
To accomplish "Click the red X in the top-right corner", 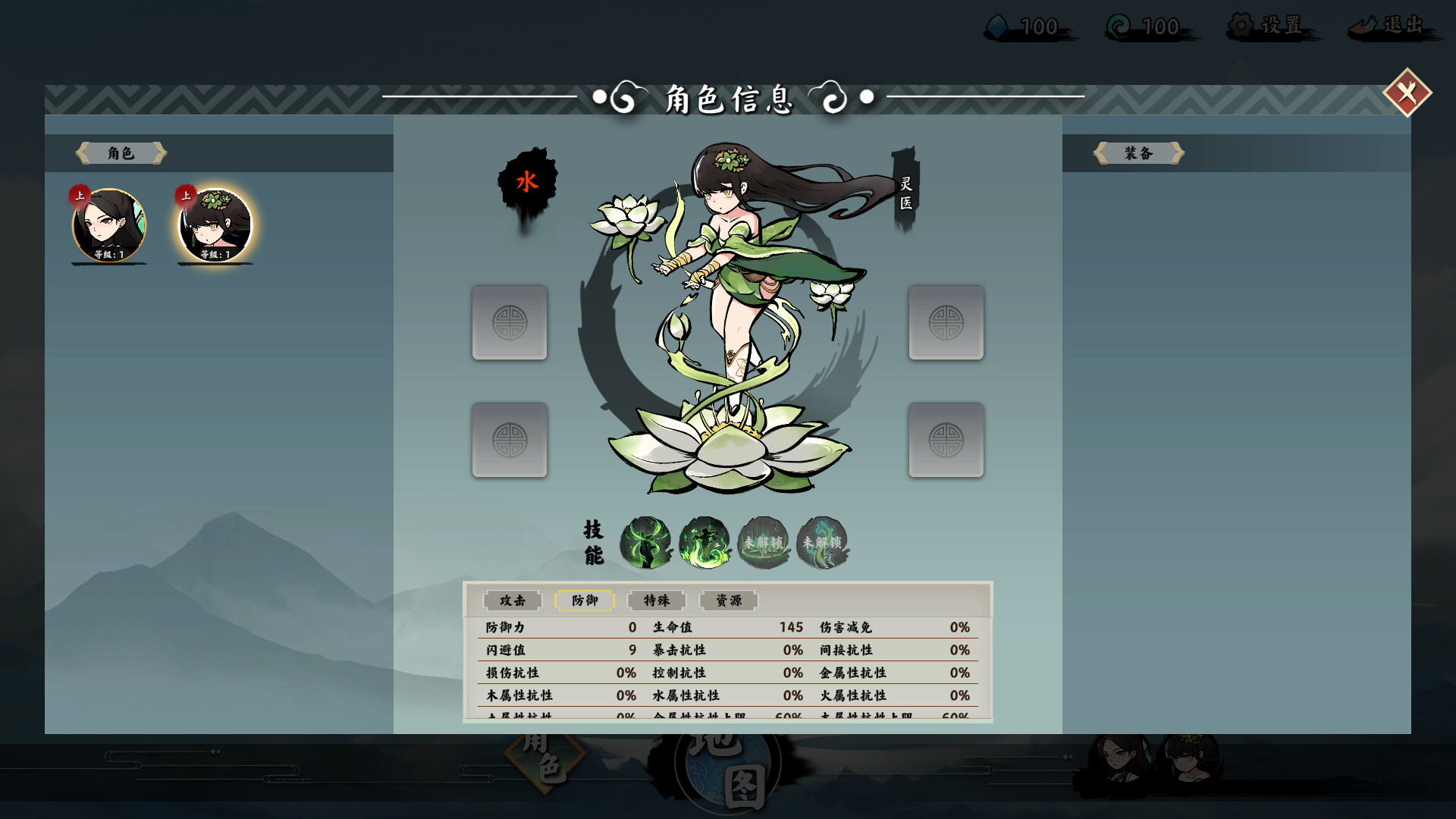I will pos(1408,94).
